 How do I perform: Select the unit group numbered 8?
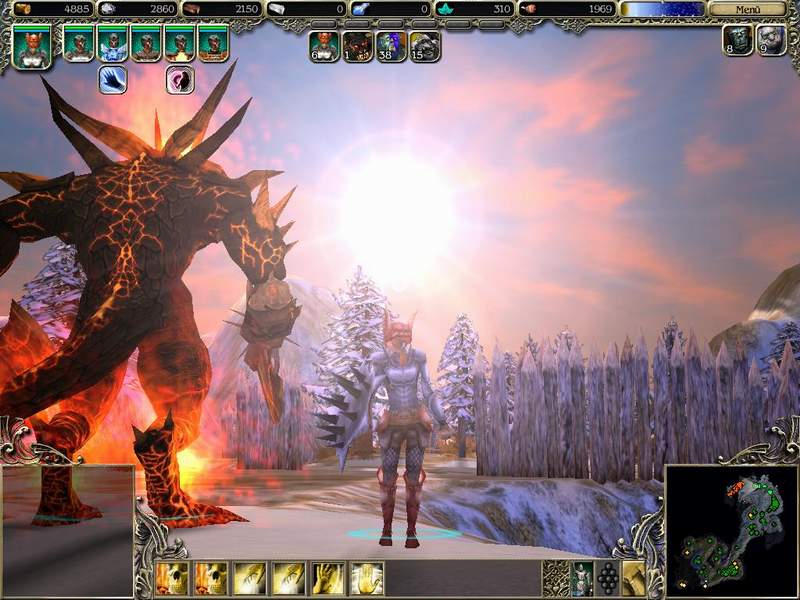(x=738, y=41)
